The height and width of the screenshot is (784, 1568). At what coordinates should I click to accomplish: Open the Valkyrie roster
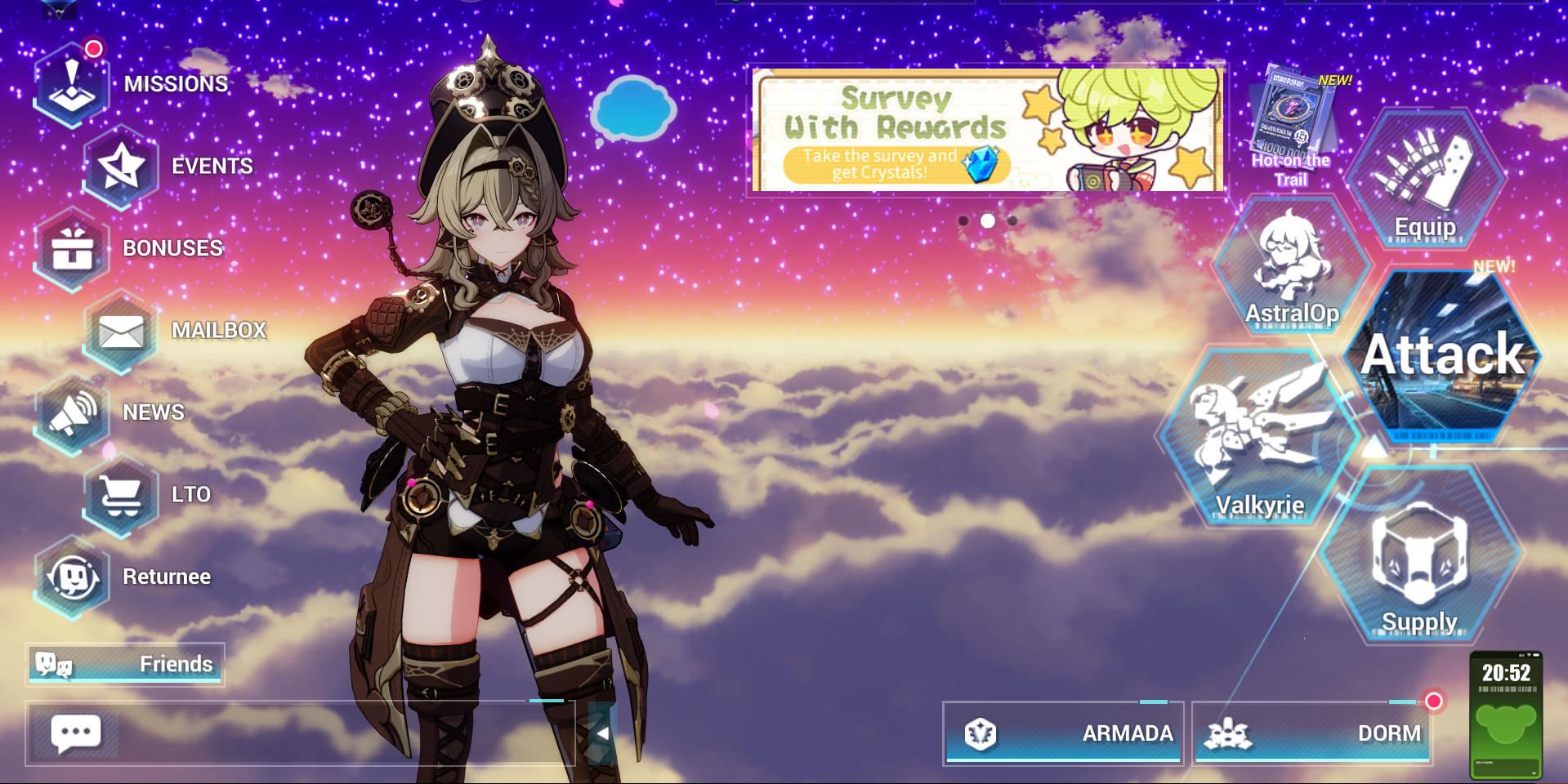tap(1258, 433)
